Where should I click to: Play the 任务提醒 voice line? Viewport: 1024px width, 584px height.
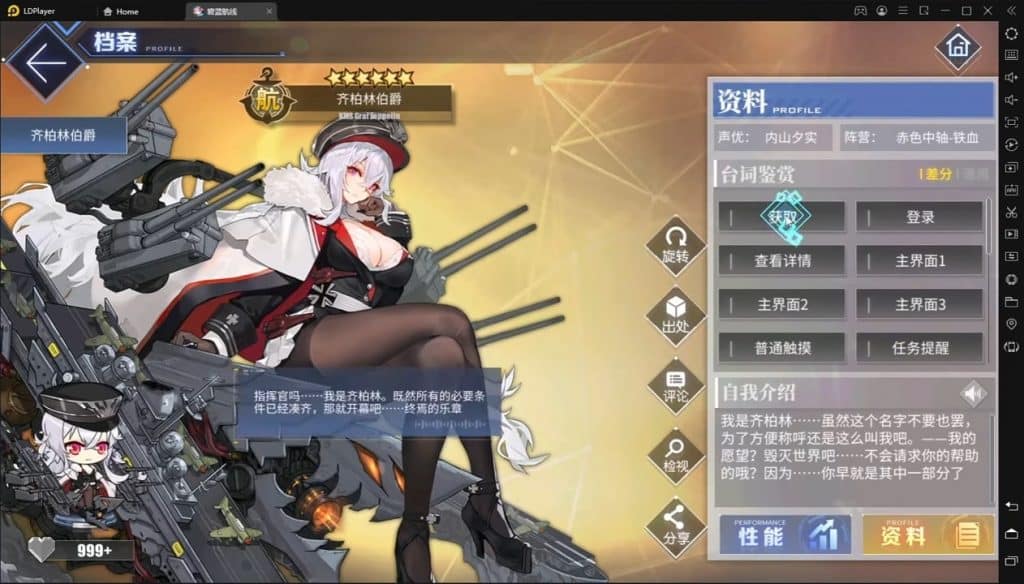[x=919, y=348]
